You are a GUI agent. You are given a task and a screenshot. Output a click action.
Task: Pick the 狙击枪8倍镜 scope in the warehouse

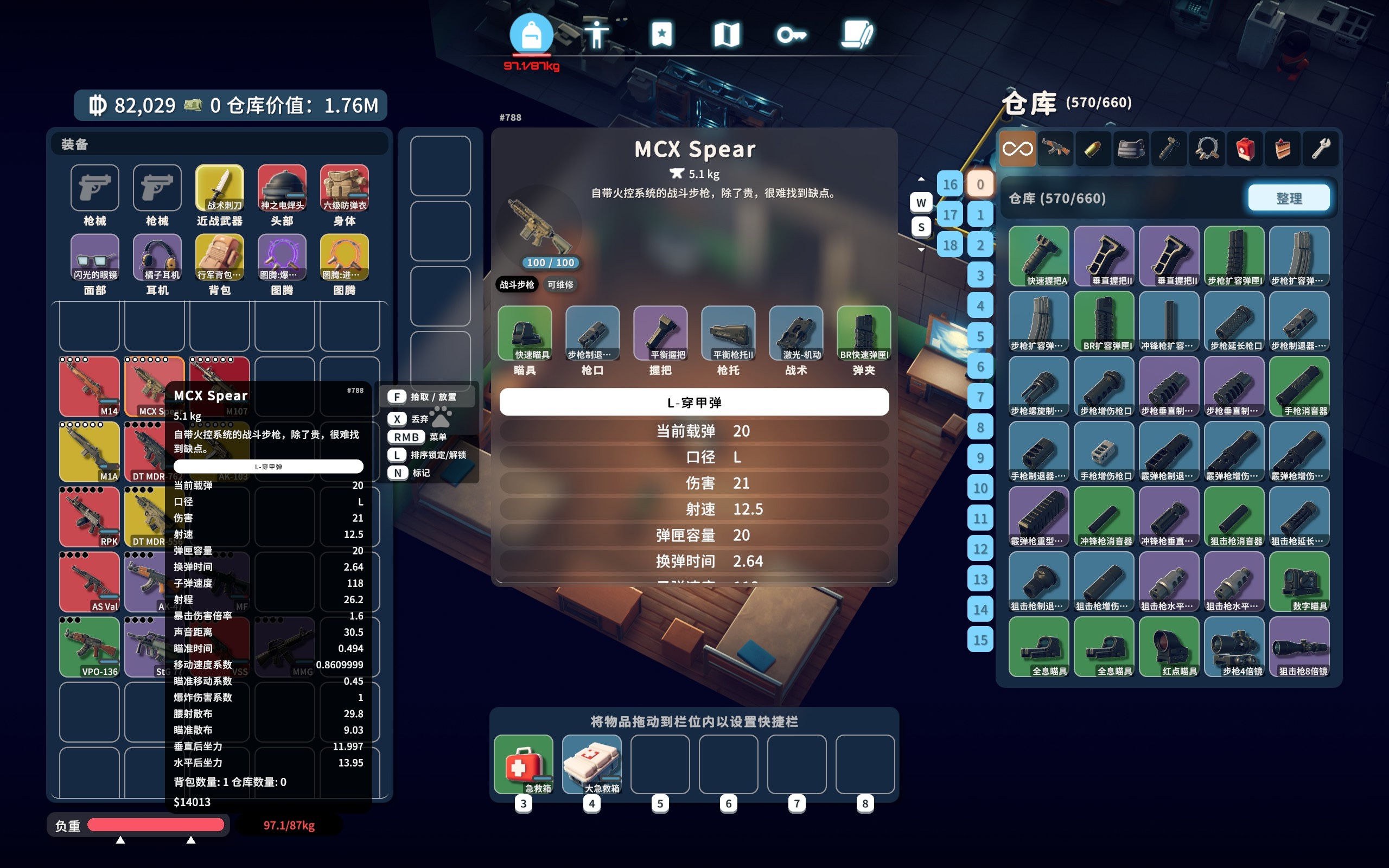(x=1299, y=647)
